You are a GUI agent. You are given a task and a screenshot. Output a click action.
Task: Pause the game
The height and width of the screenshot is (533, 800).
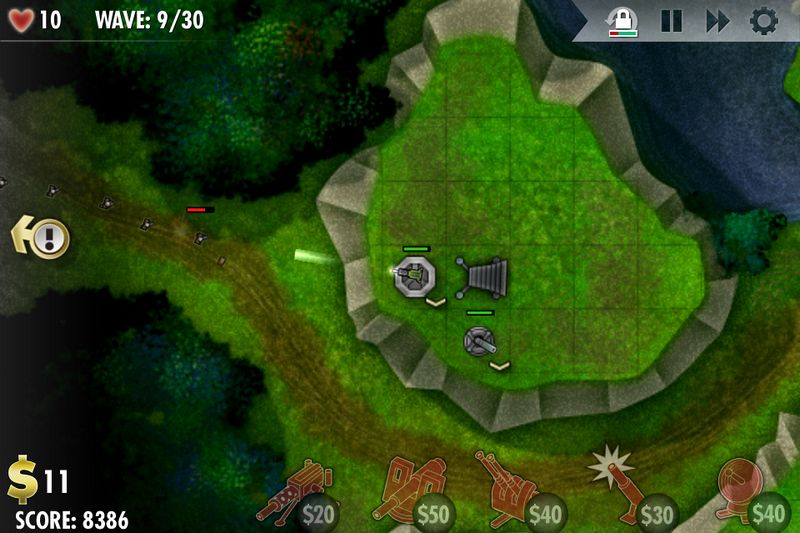pos(671,21)
